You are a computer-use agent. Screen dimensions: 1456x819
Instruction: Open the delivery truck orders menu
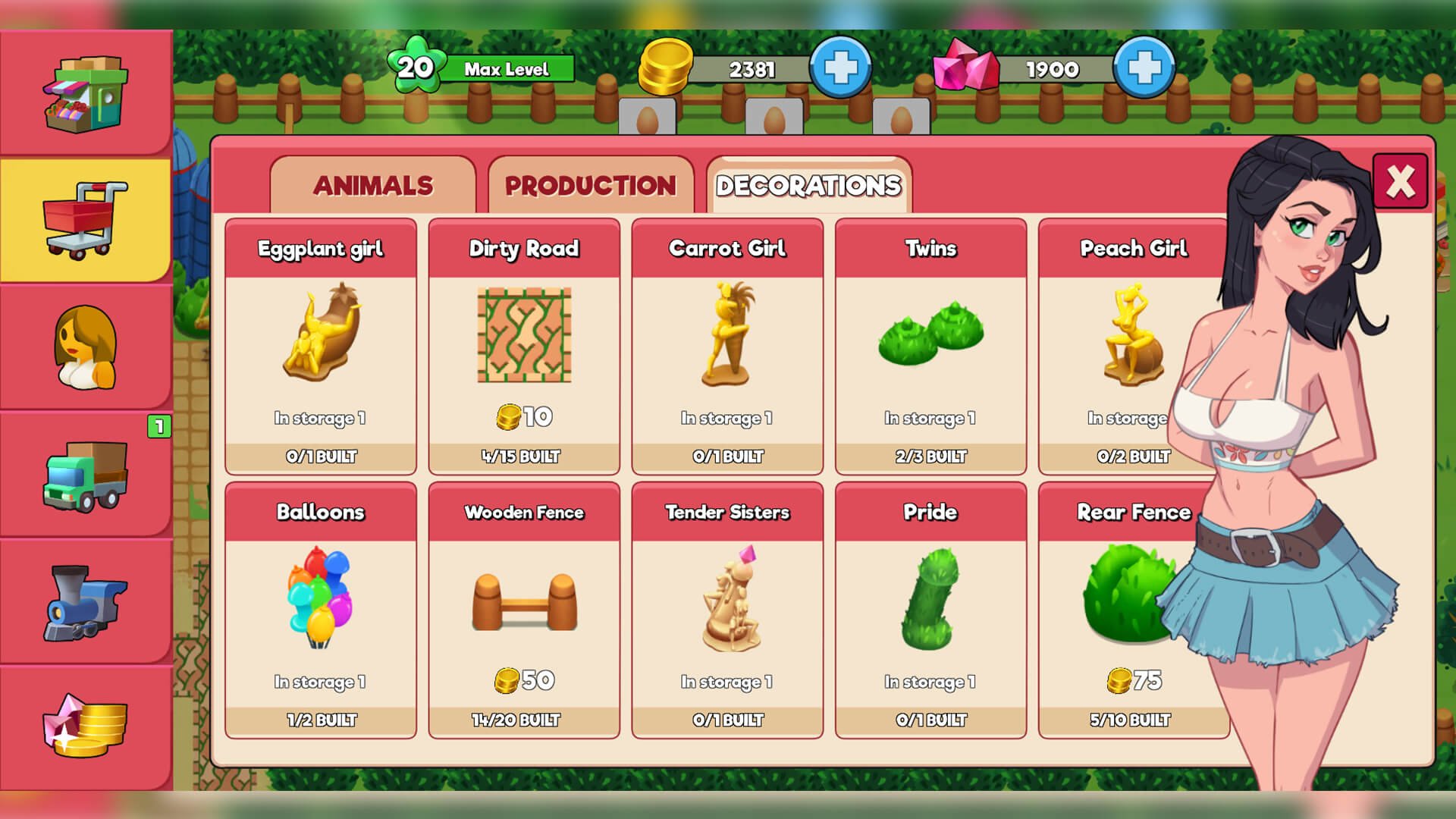click(x=86, y=476)
